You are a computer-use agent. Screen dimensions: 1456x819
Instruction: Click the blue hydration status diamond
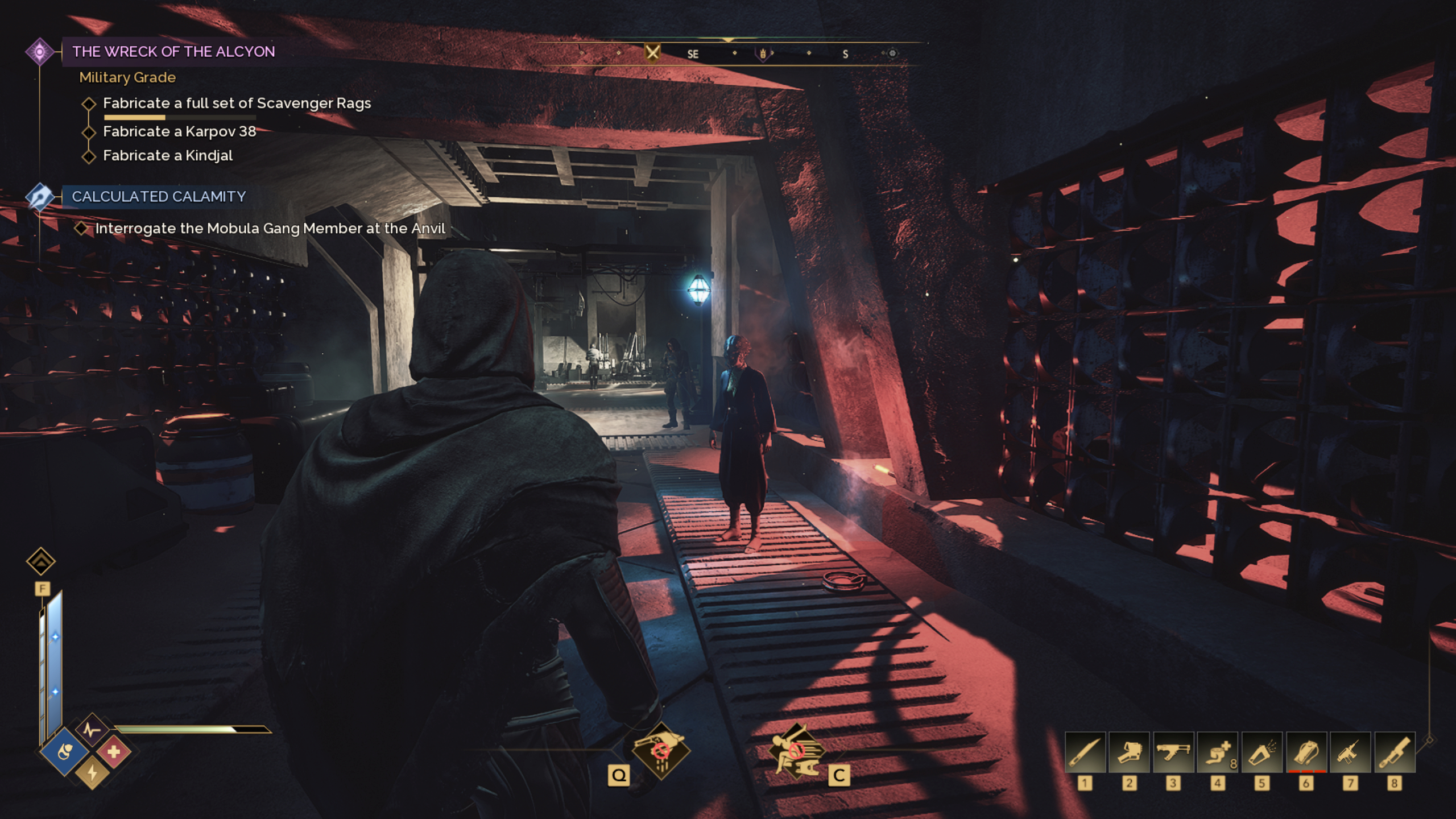coord(65,752)
